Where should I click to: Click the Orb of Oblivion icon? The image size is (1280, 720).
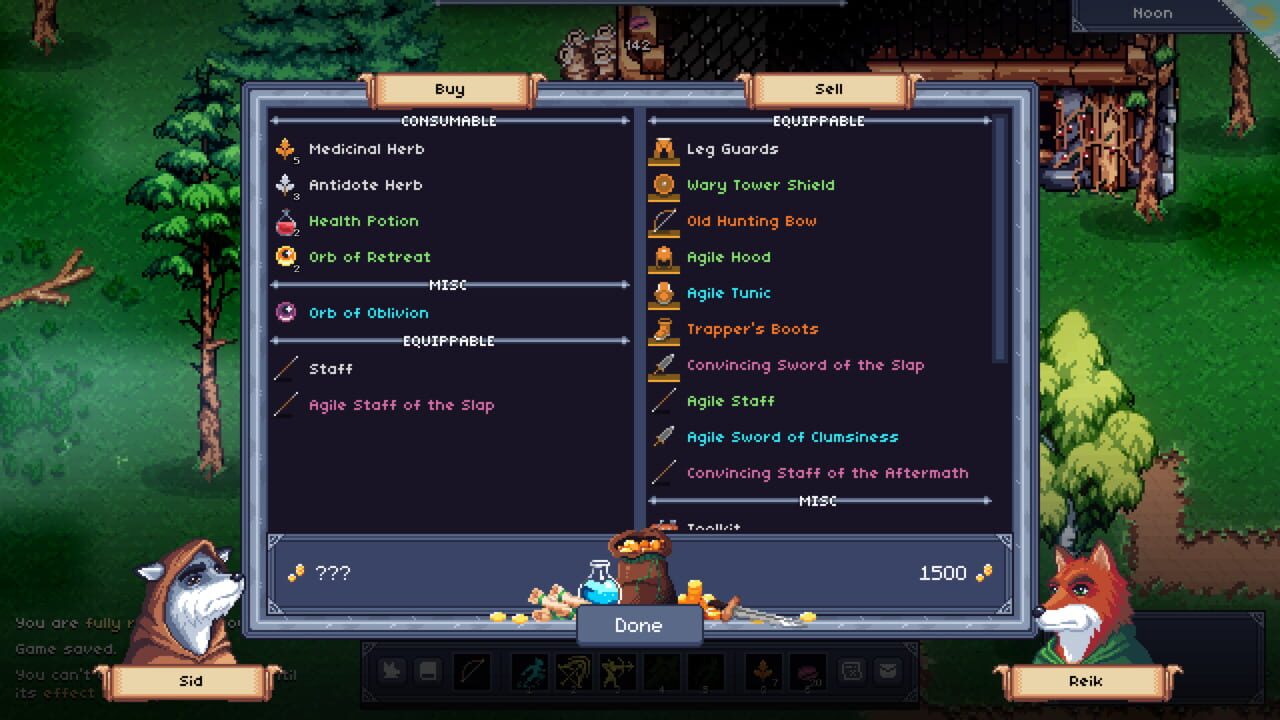285,312
